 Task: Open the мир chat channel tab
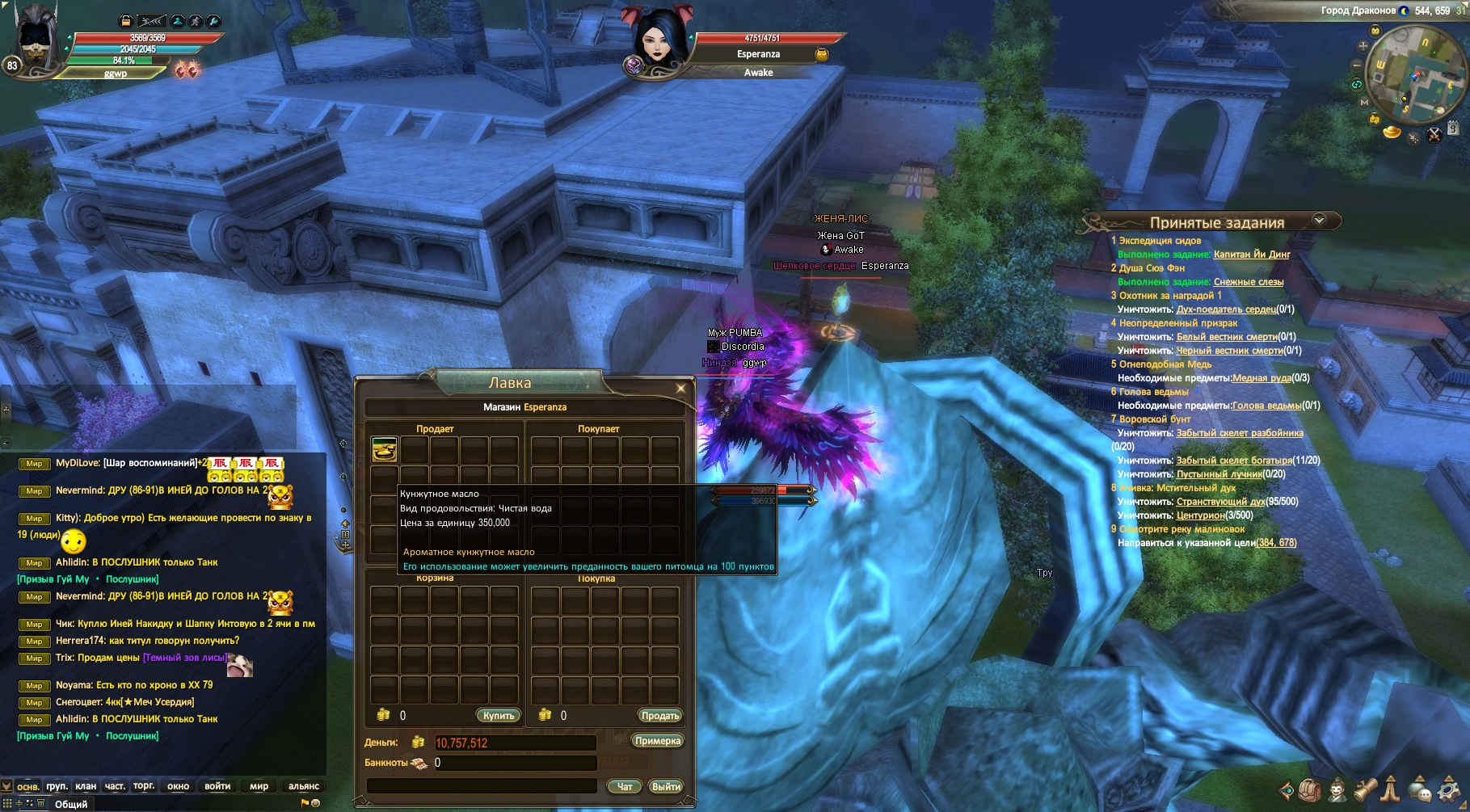coord(259,786)
